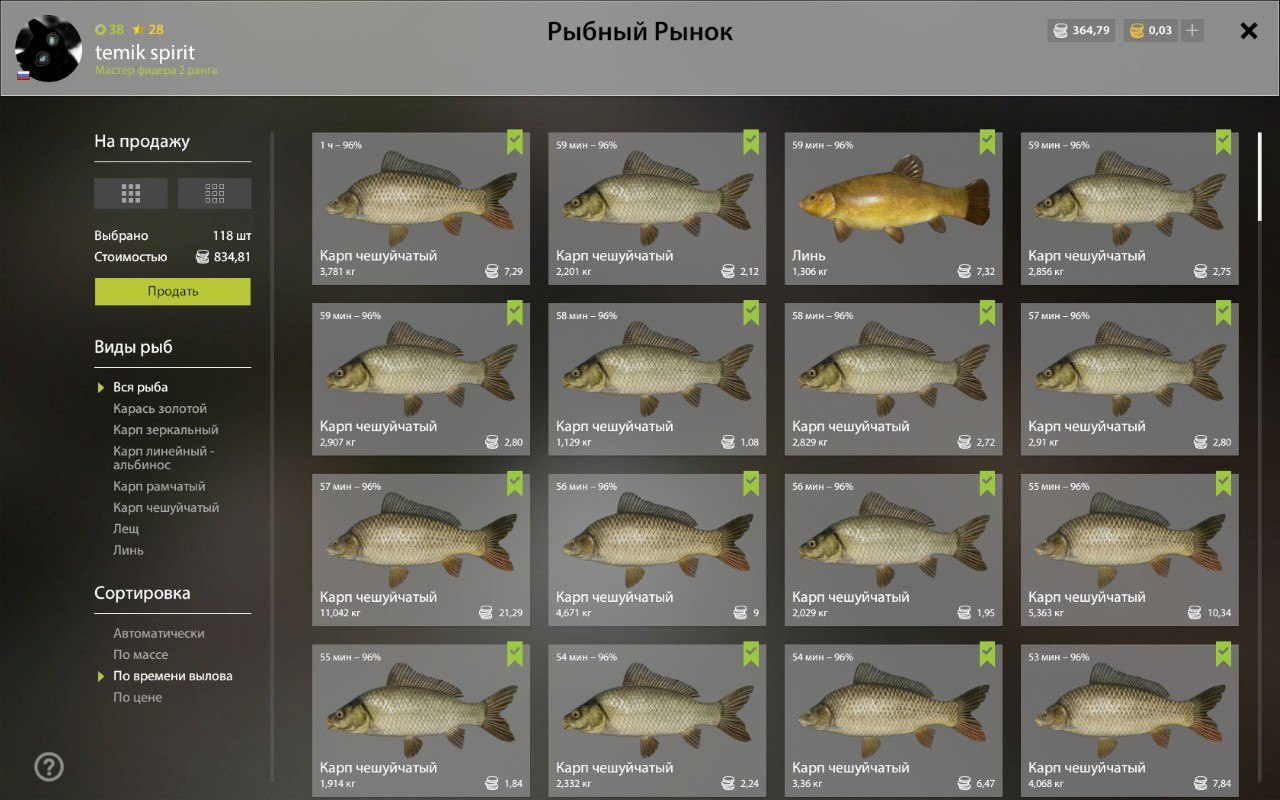Pick the 11,042 кг carp card

click(x=421, y=549)
